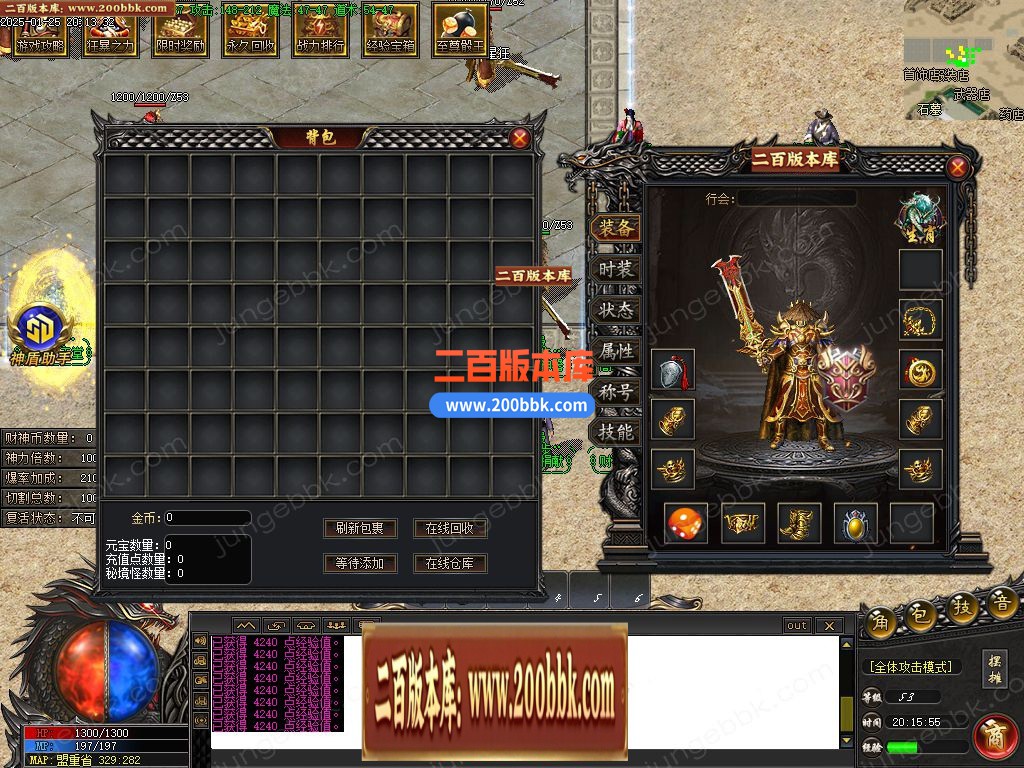Switch to the 时装 tab
This screenshot has width=1024, height=768.
(x=616, y=269)
